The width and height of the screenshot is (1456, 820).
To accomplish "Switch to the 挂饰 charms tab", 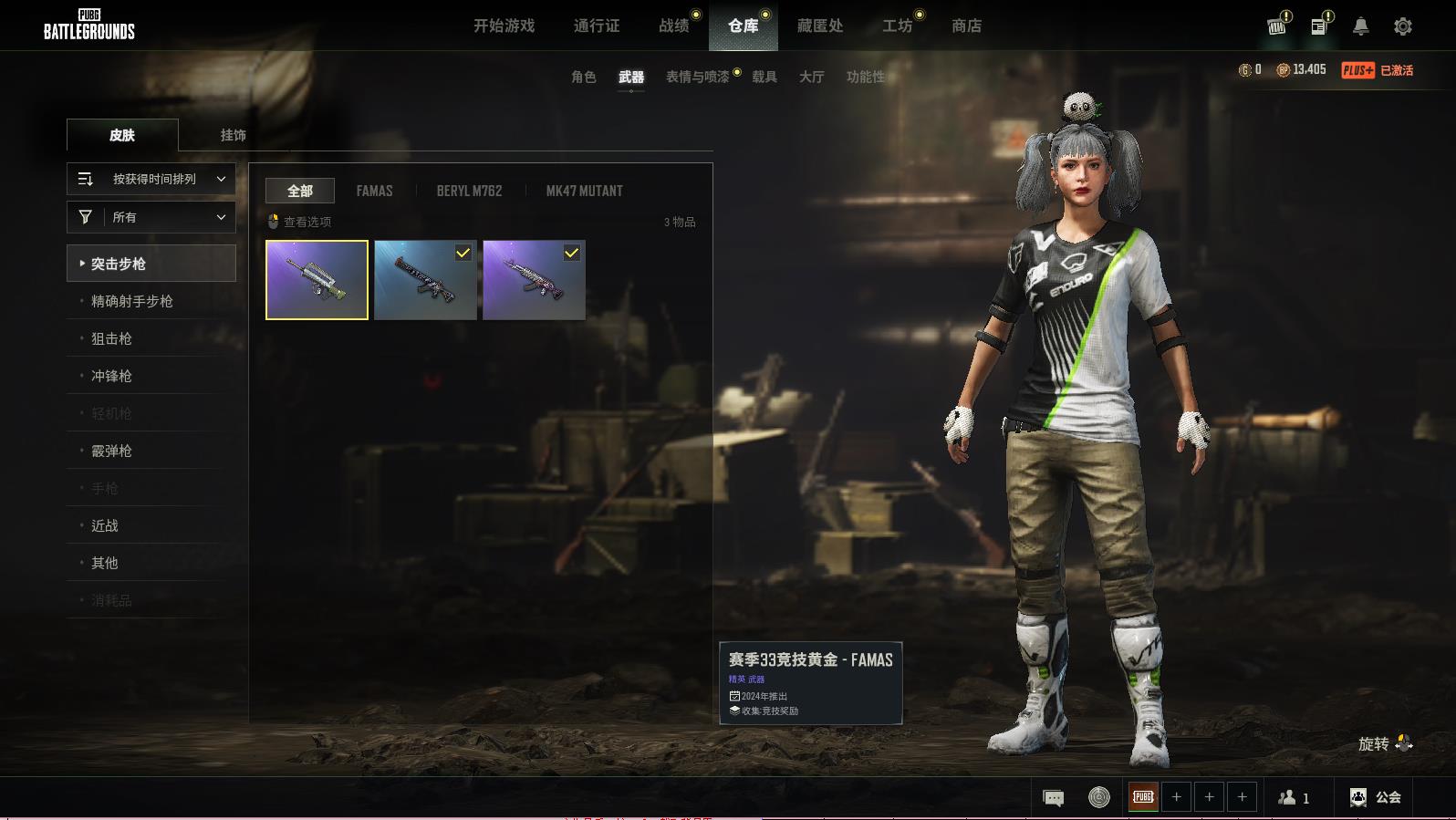I will (233, 135).
